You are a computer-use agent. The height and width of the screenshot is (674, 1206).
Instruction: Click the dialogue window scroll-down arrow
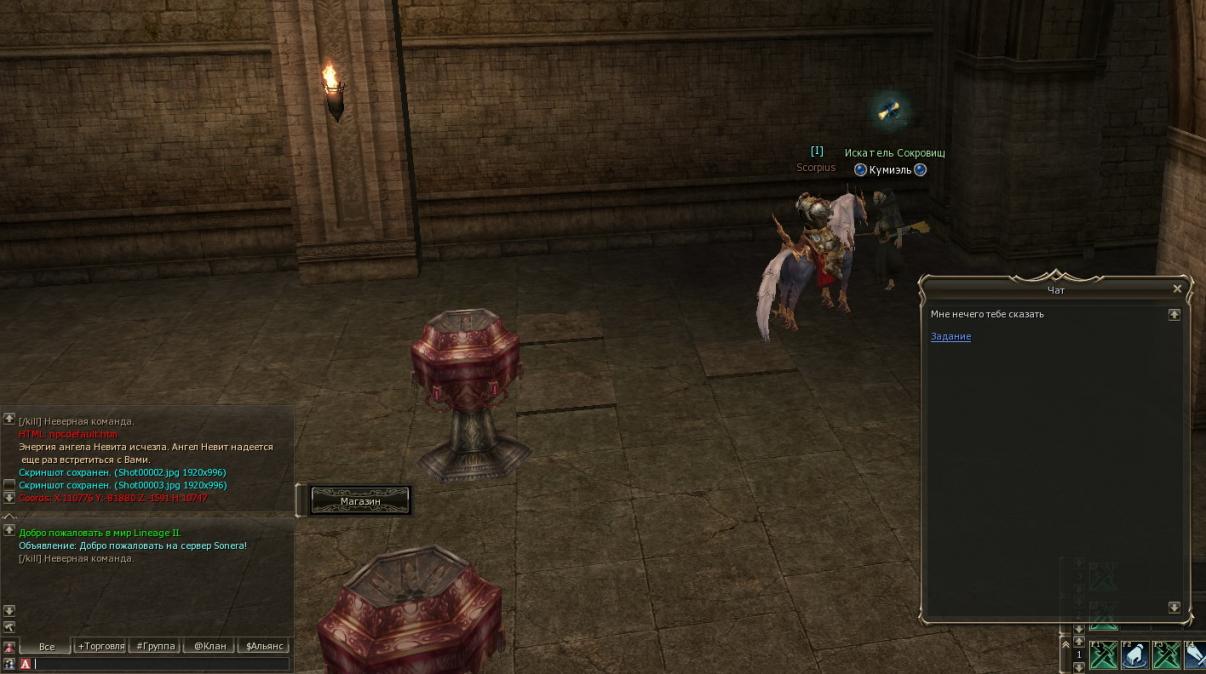point(1174,607)
